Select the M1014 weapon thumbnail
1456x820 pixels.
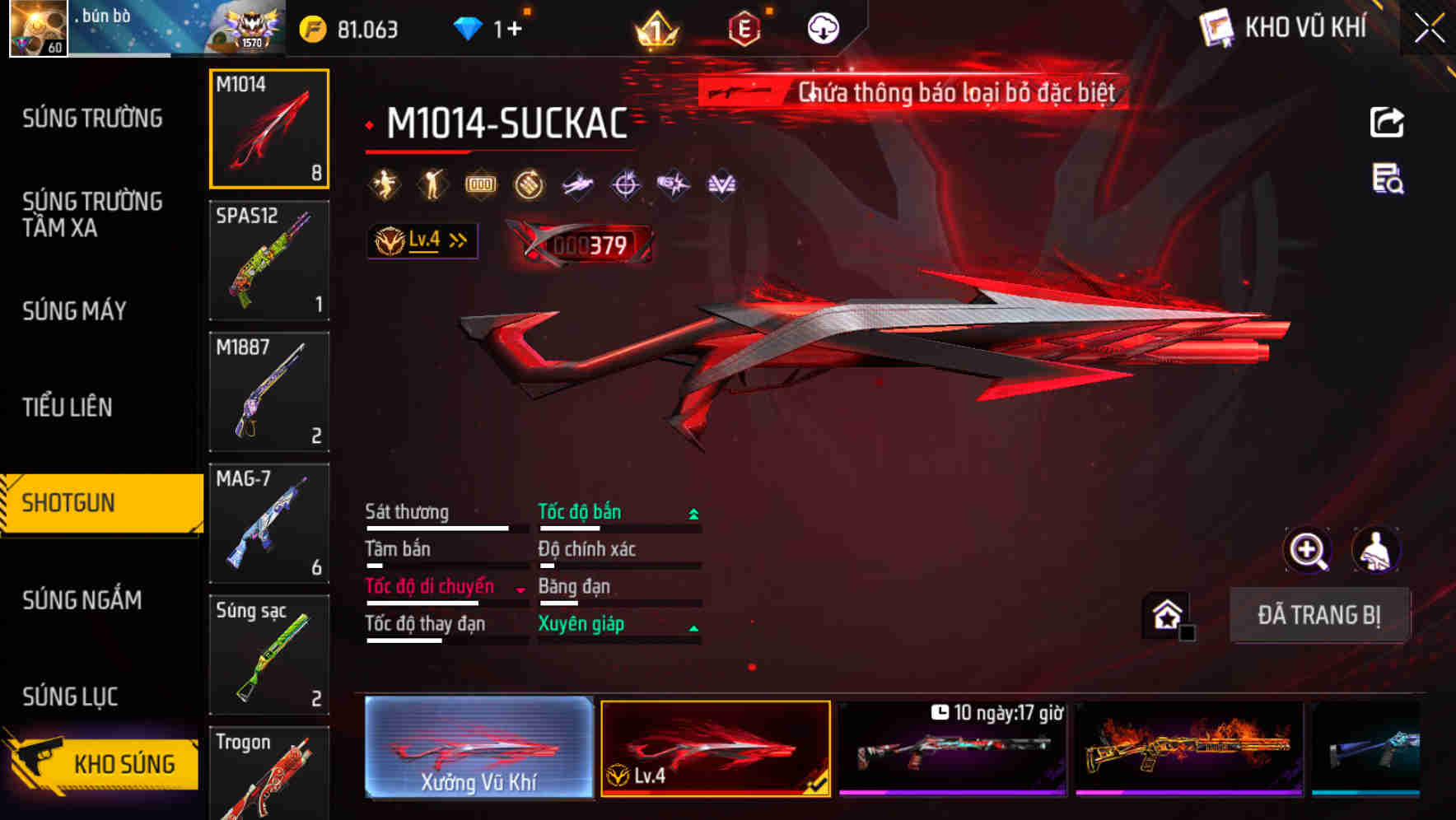[x=269, y=128]
